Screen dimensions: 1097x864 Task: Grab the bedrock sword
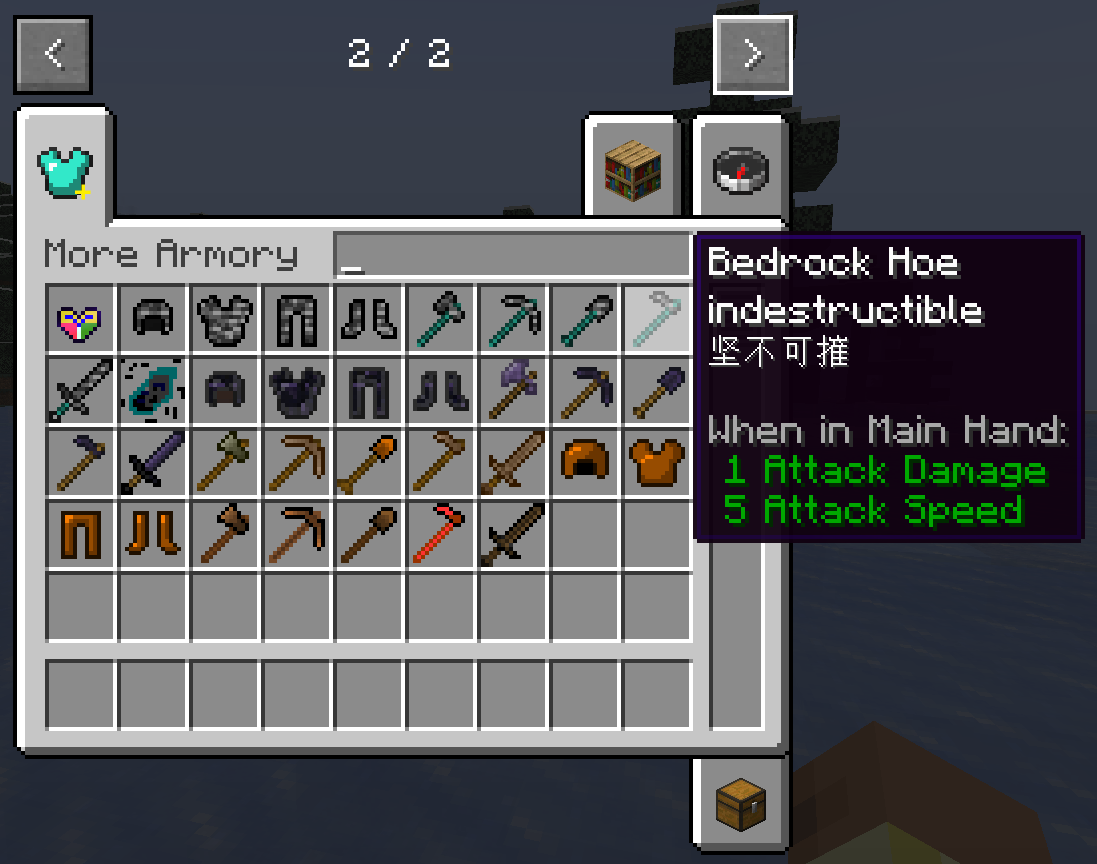pyautogui.click(x=81, y=391)
